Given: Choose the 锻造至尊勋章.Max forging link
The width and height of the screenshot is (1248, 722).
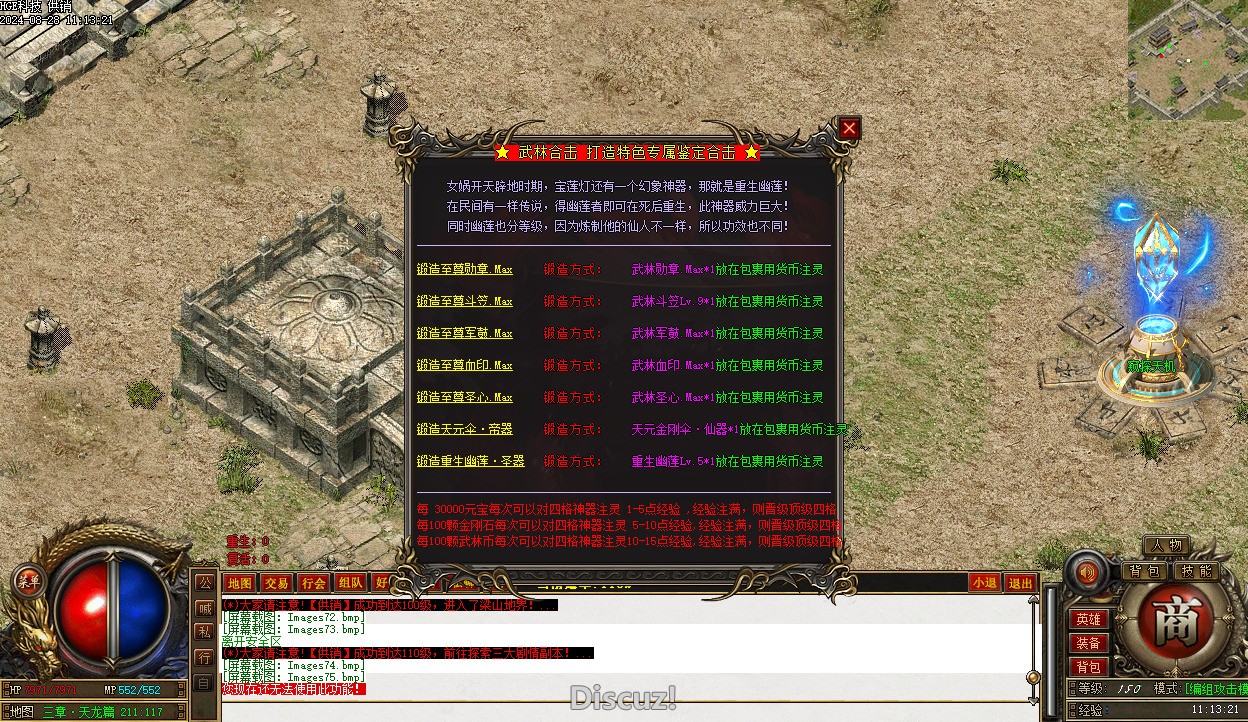Looking at the screenshot, I should tap(464, 270).
